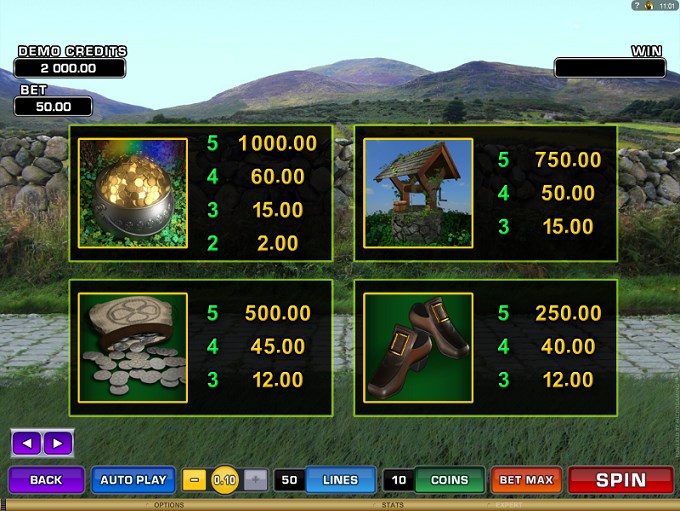Click the green Coins button

449,480
